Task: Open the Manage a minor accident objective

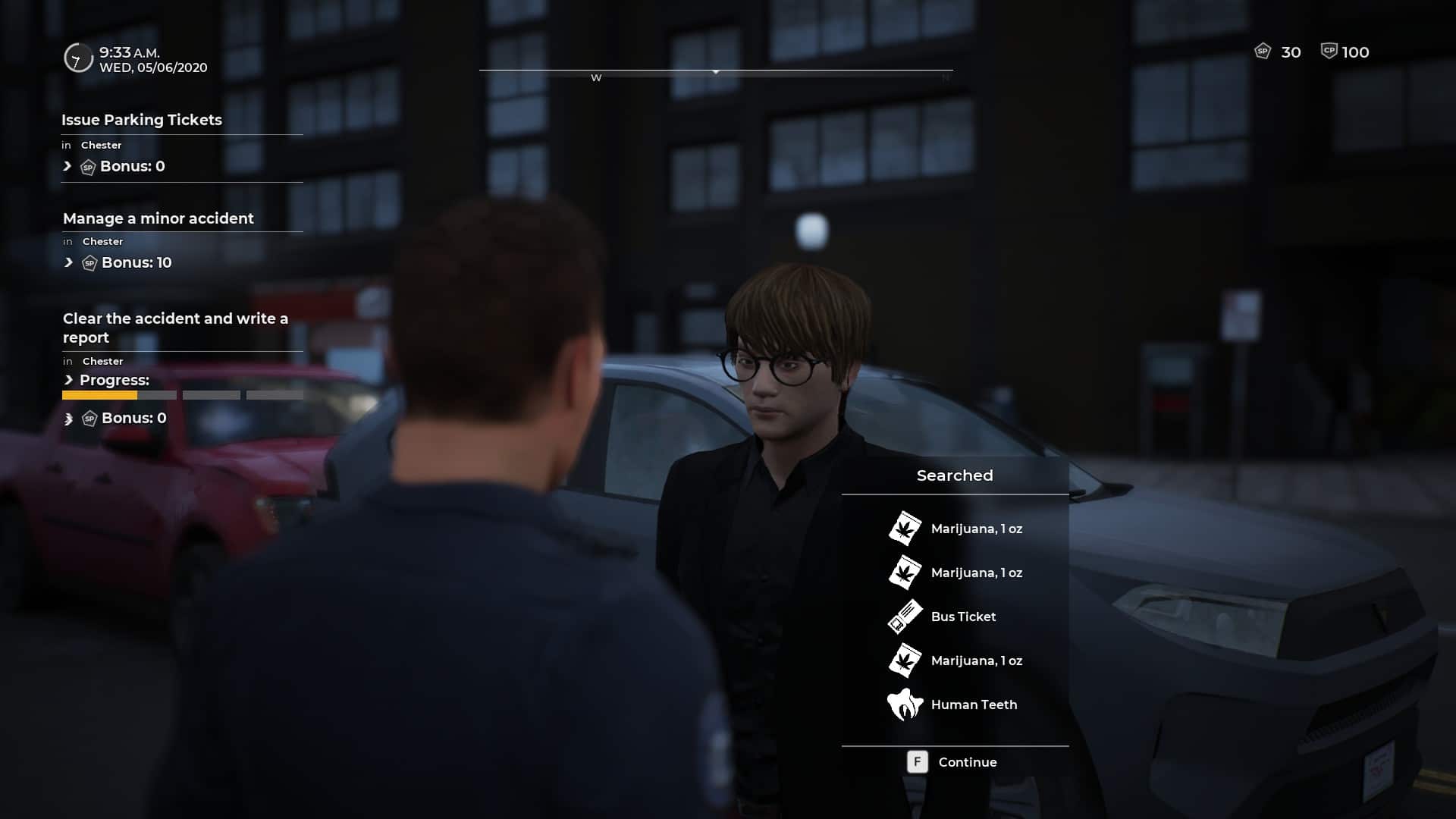Action: (158, 218)
